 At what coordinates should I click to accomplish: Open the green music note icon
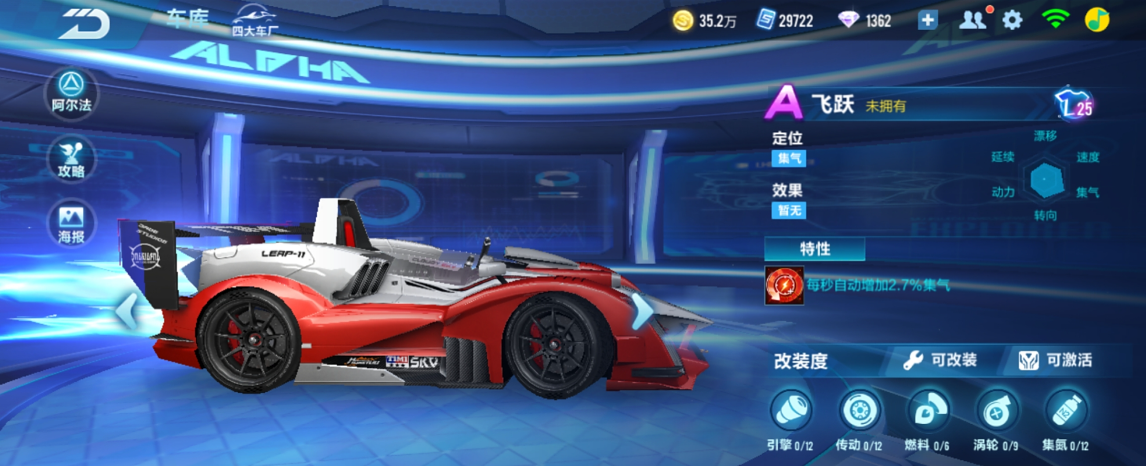click(x=1097, y=20)
